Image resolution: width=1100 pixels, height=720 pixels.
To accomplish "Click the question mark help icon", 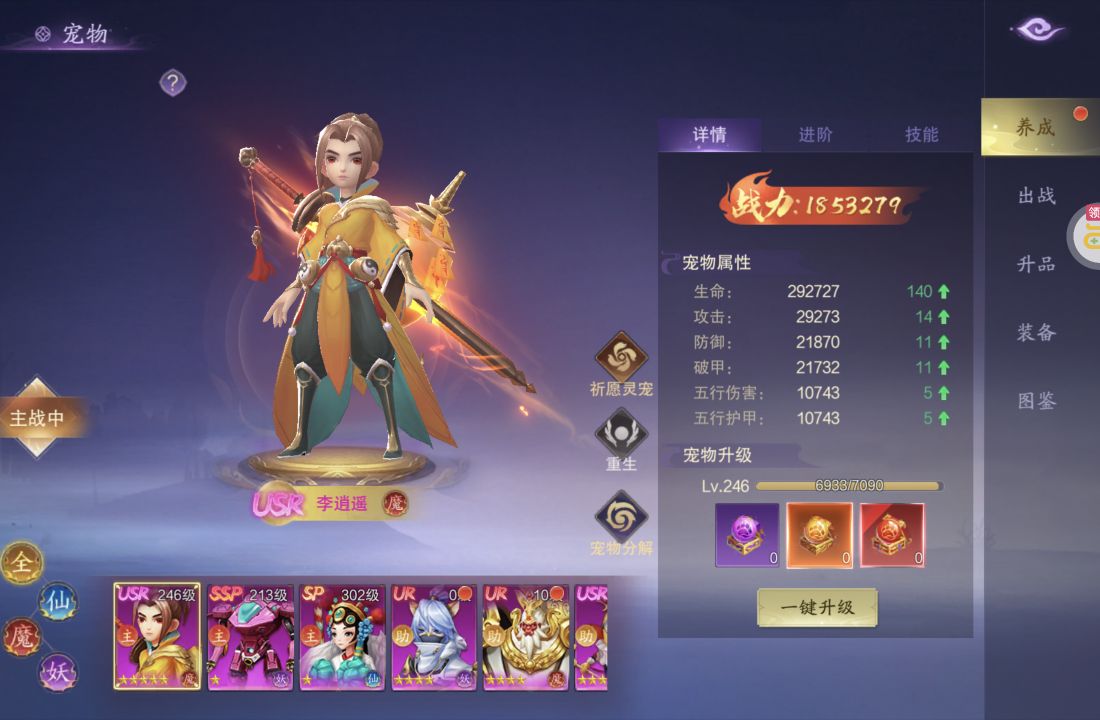I will (x=173, y=83).
